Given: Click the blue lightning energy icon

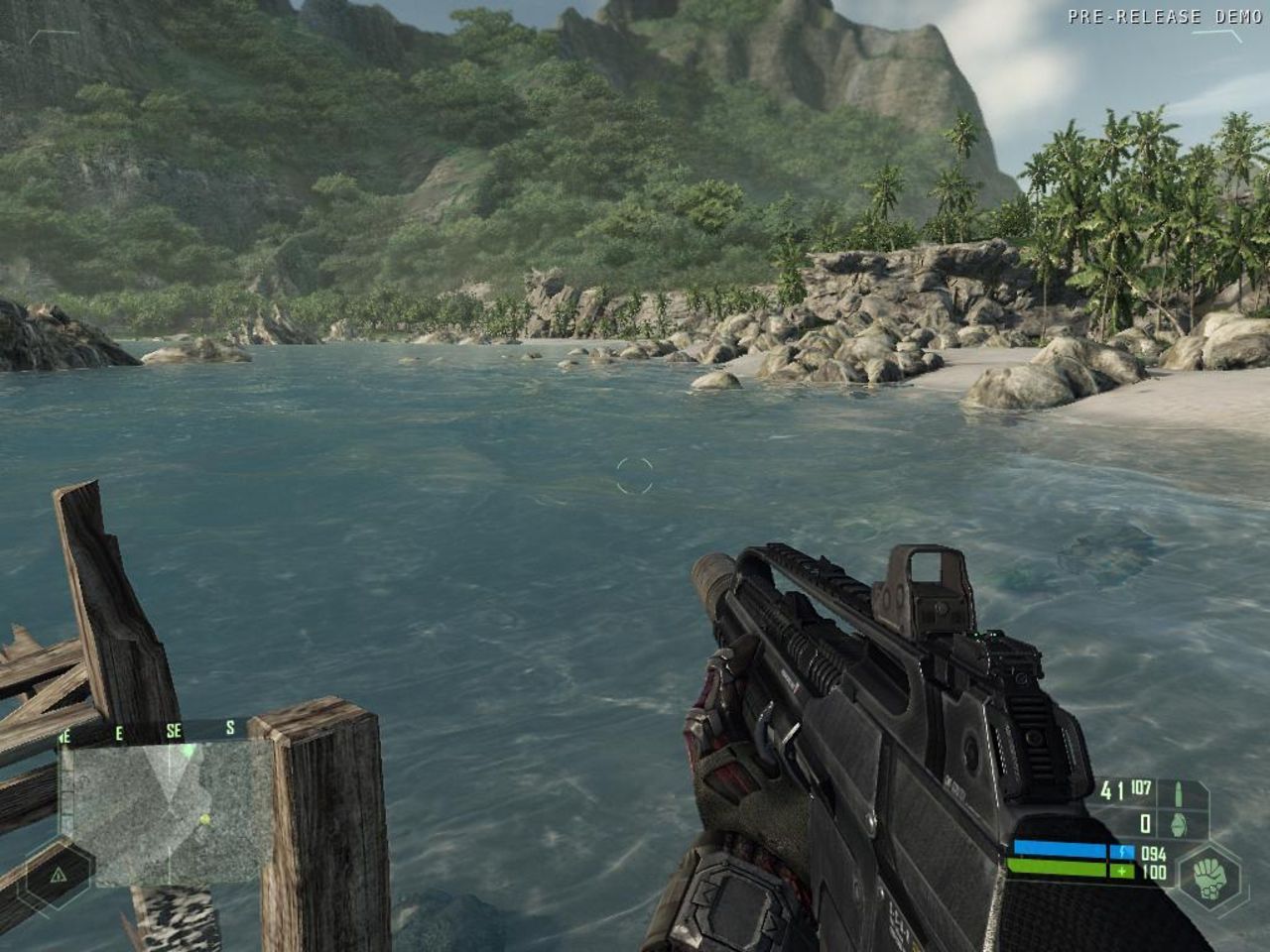Looking at the screenshot, I should (x=1122, y=852).
